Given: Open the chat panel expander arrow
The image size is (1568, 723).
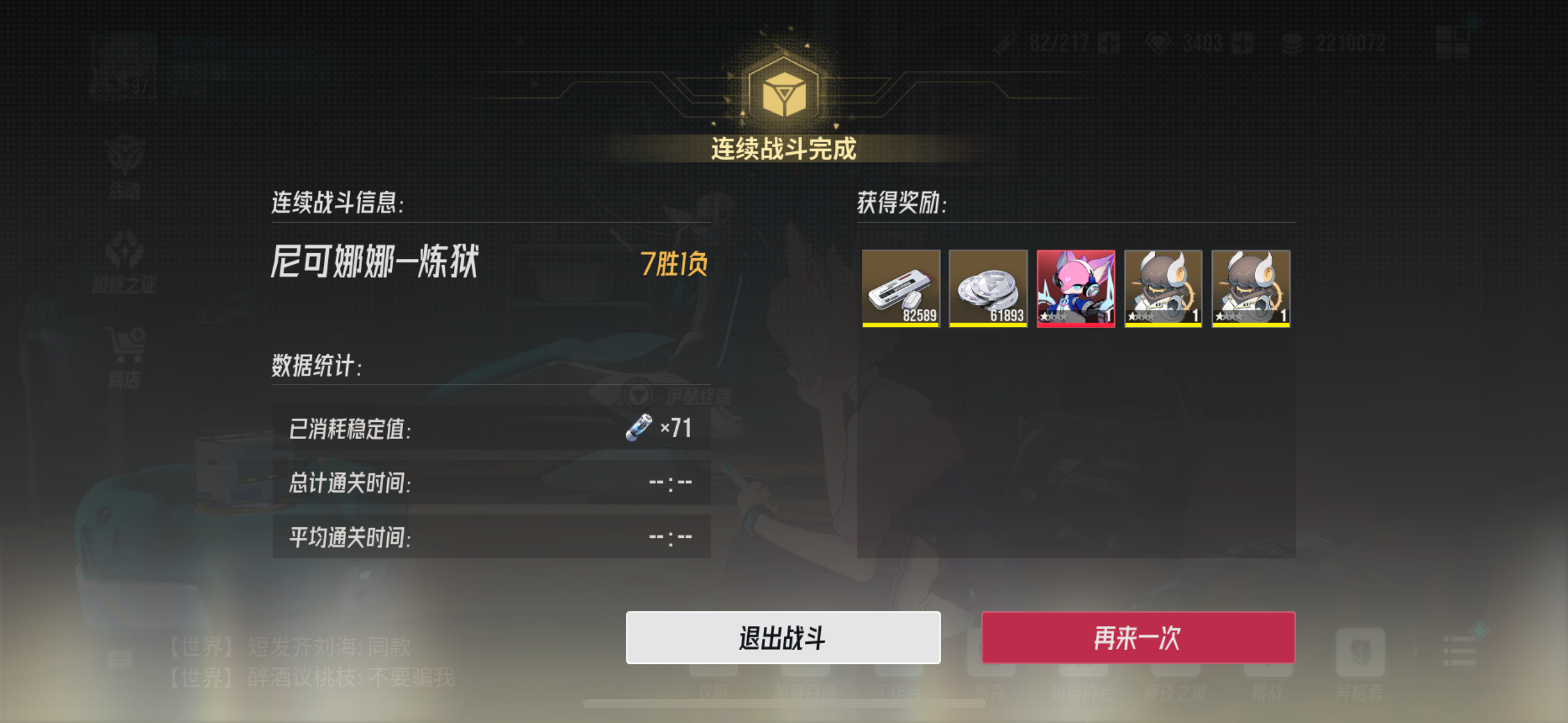Looking at the screenshot, I should (x=1415, y=651).
